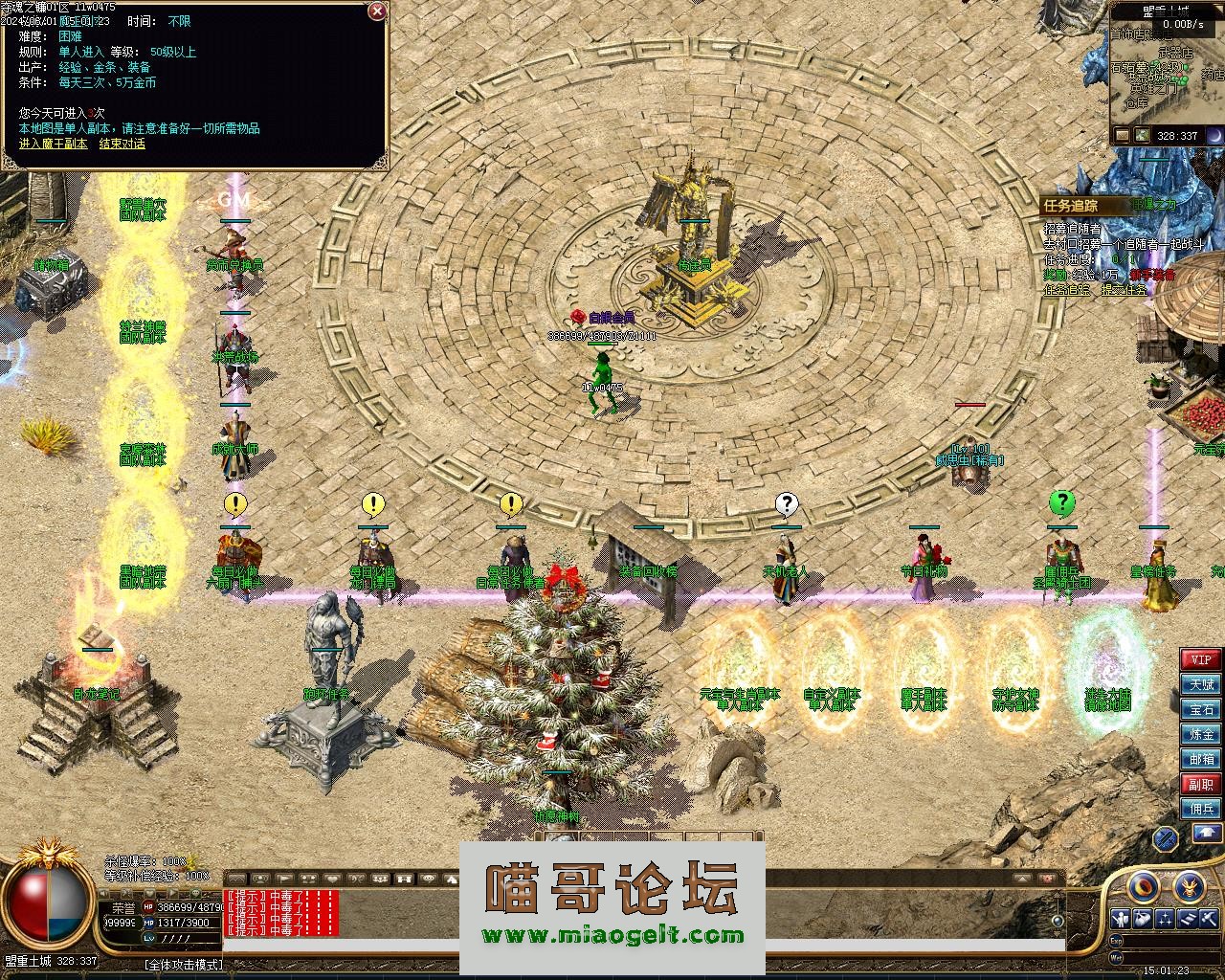Open the golden dragon mask button

click(x=1190, y=885)
